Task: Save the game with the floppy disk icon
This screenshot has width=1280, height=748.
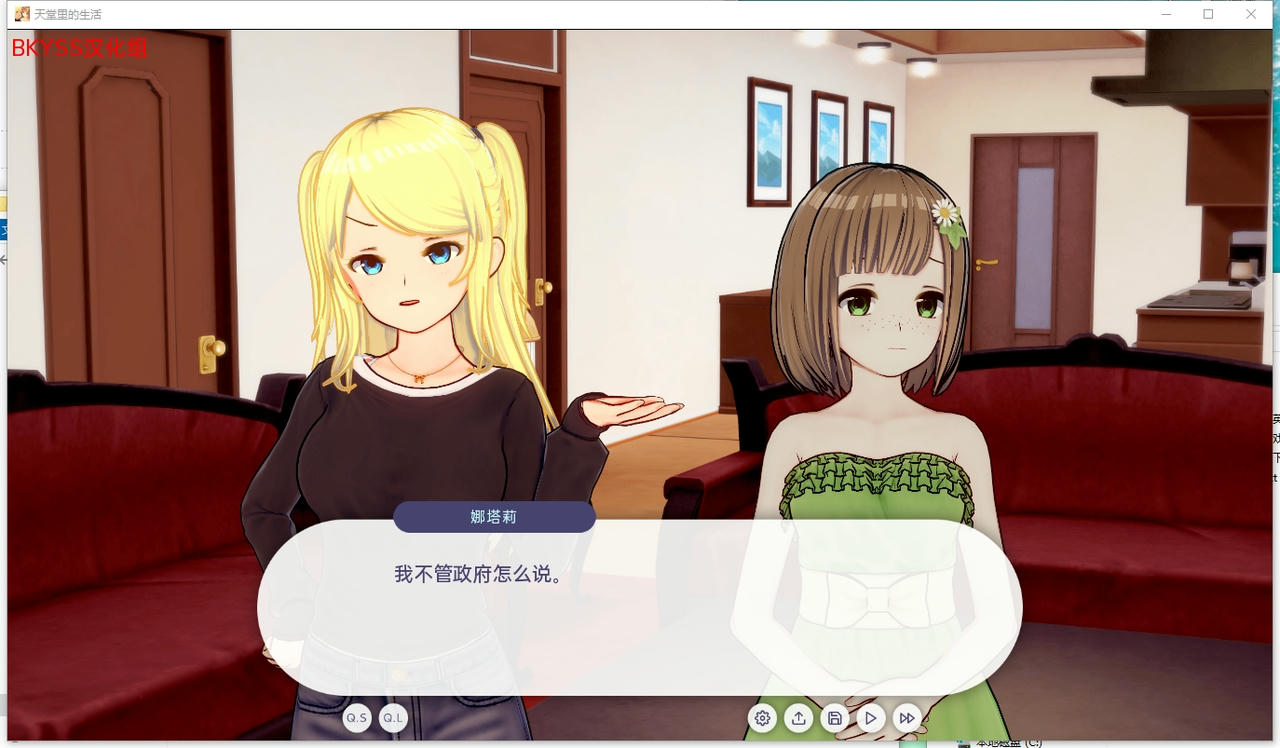Action: click(834, 718)
